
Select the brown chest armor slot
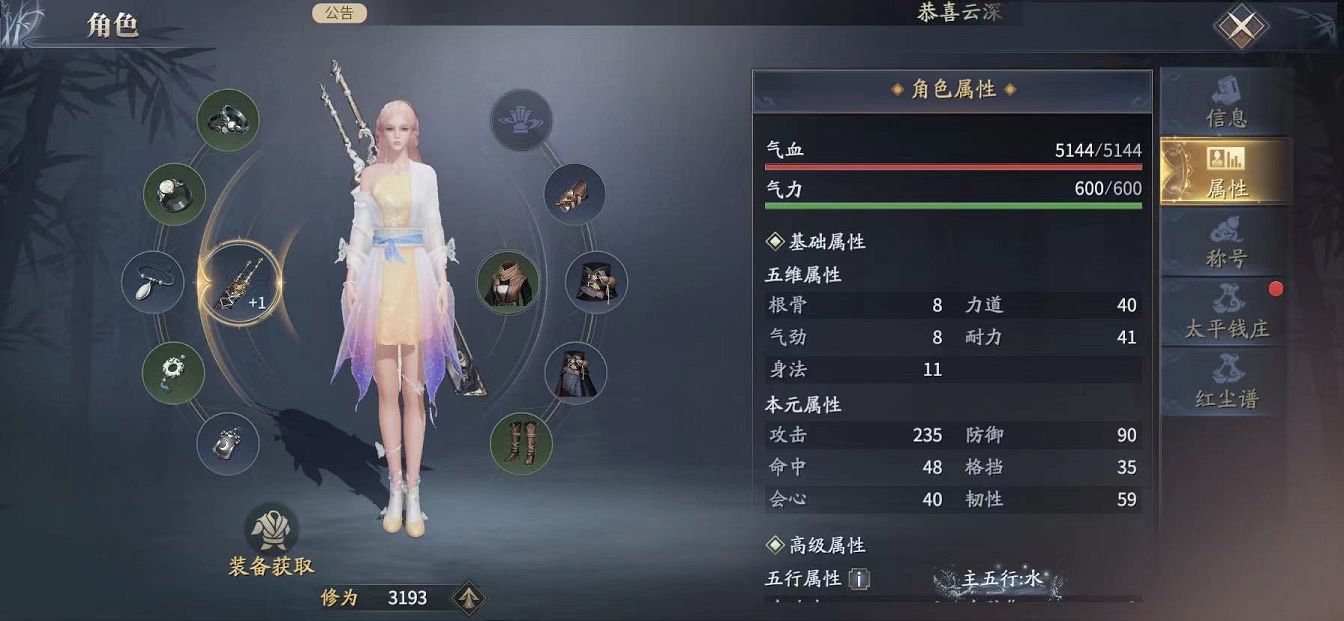507,283
